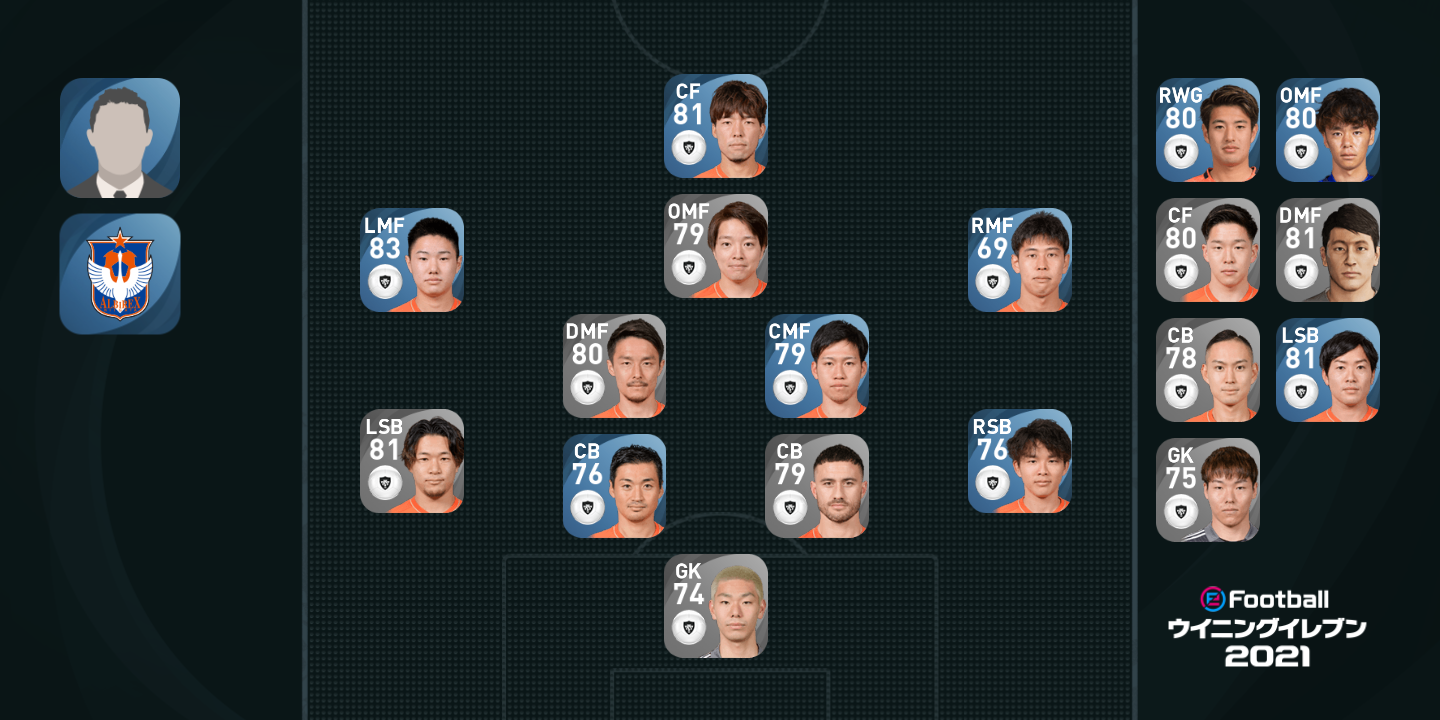This screenshot has width=1440, height=720.
Task: Select the DMF 80 midfielder card
Action: [x=615, y=366]
